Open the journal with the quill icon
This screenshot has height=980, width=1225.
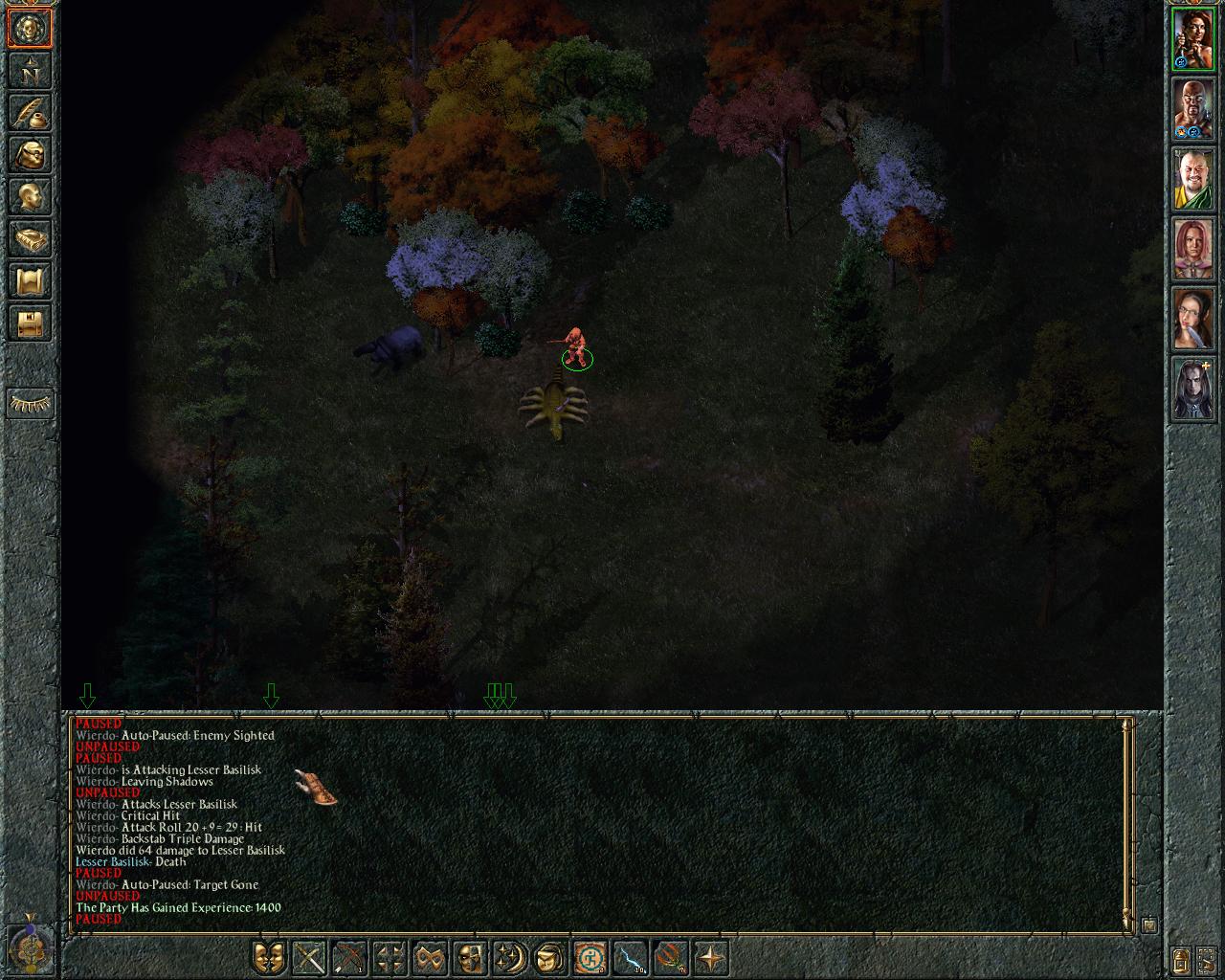click(30, 113)
